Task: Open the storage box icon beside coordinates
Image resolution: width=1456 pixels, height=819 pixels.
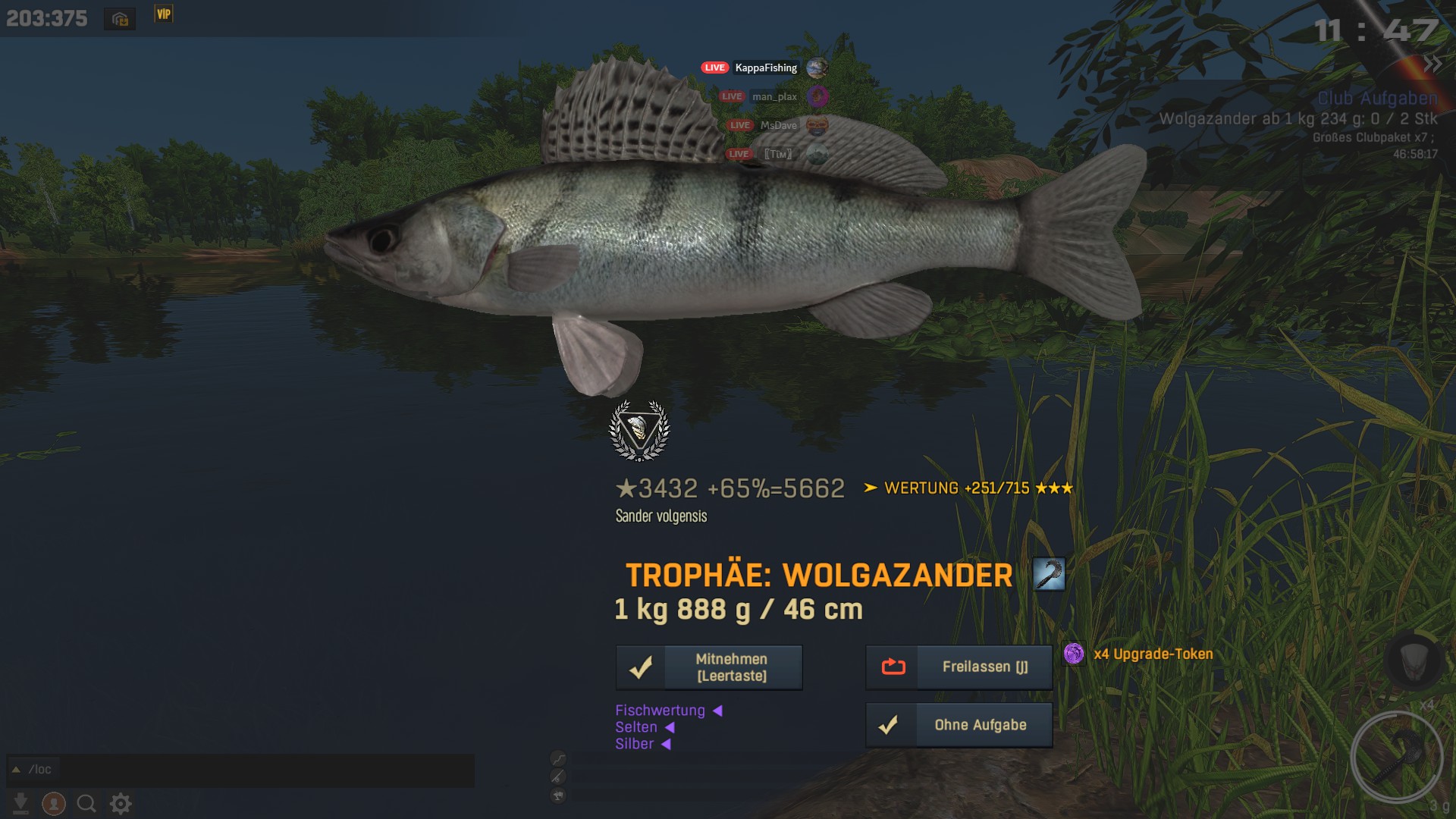Action: pyautogui.click(x=120, y=19)
